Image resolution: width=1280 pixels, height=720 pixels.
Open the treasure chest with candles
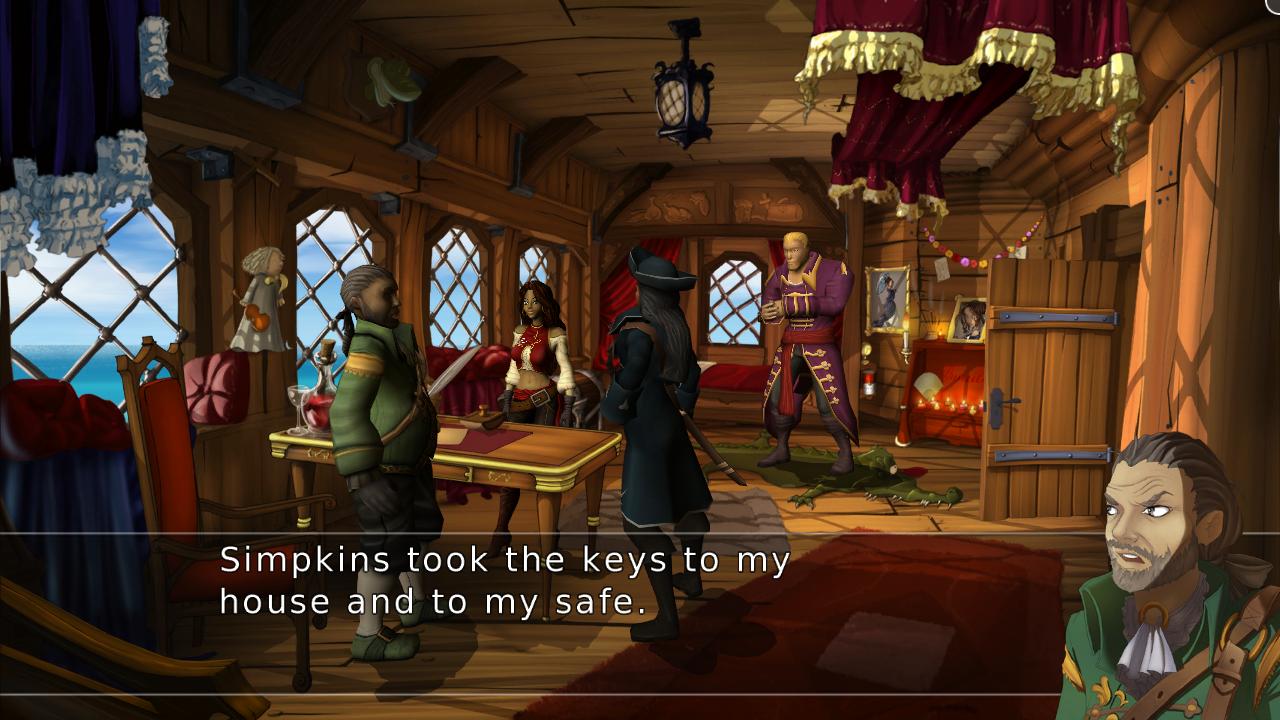click(945, 400)
